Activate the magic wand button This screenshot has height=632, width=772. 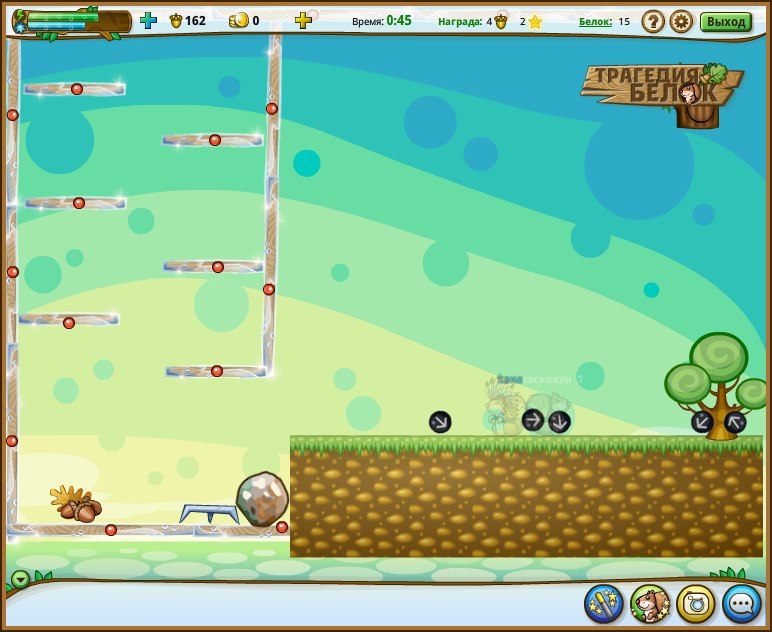(x=604, y=603)
